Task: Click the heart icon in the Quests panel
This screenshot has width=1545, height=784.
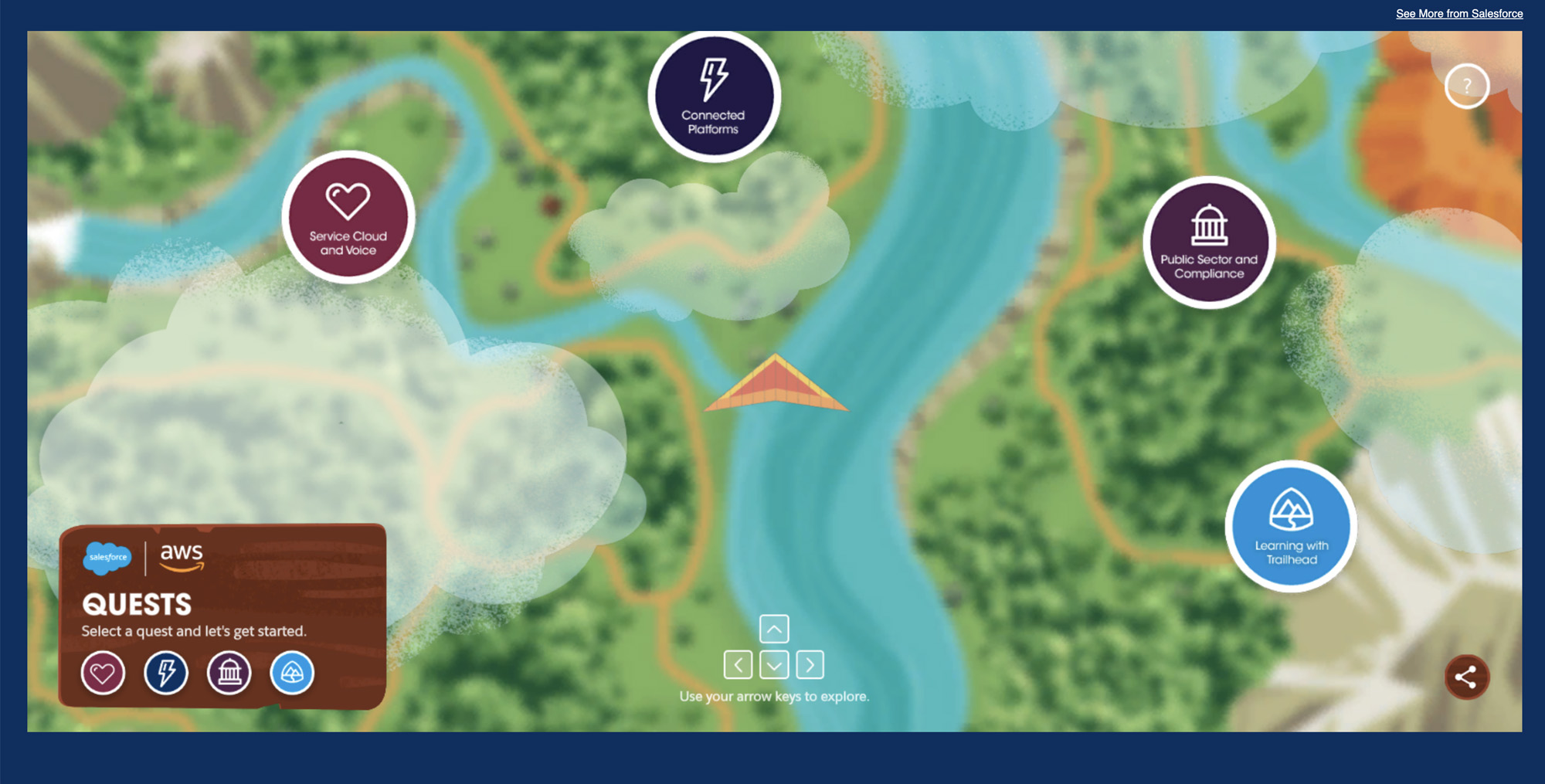Action: (103, 673)
